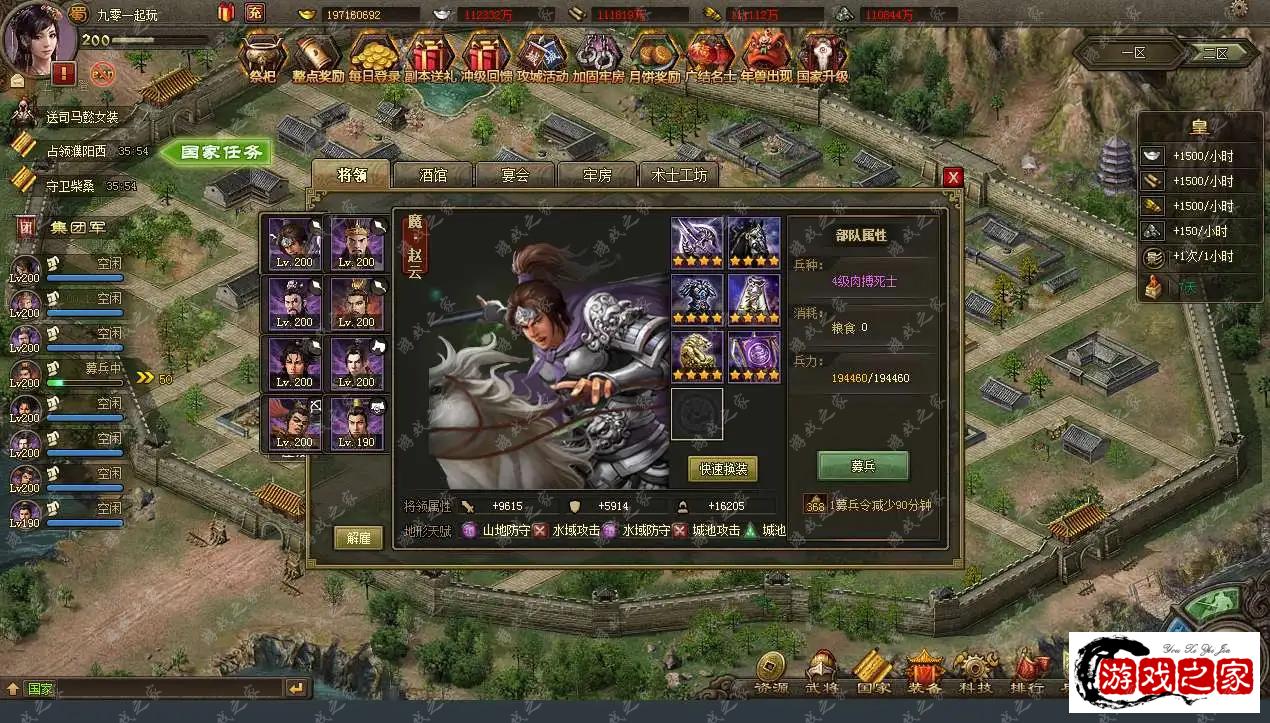Dismiss the general with the 解雇 button

[x=358, y=538]
